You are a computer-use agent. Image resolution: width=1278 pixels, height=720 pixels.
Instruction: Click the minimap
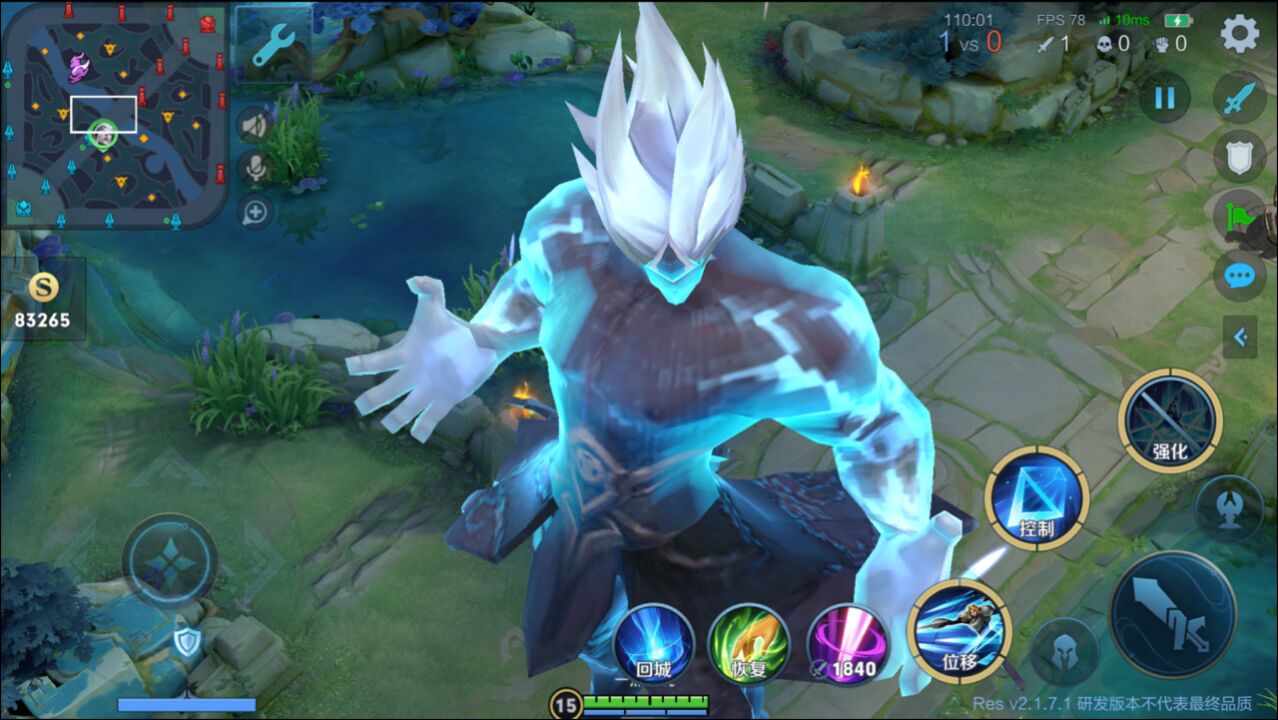[115, 115]
